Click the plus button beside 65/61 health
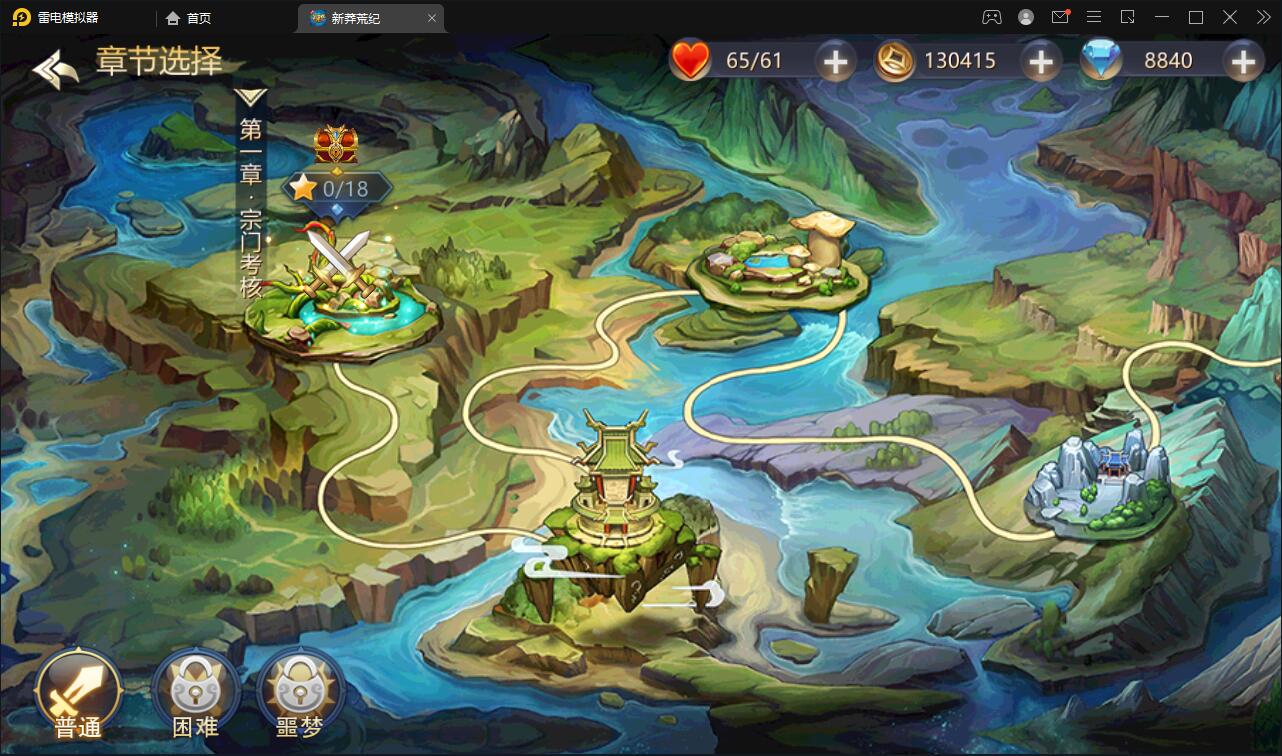 (x=835, y=60)
